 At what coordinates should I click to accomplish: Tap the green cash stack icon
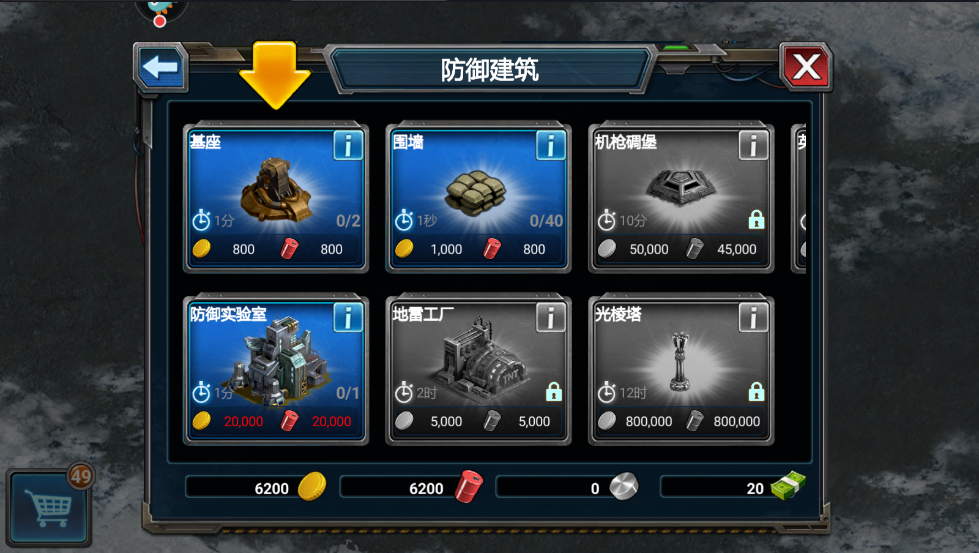tap(788, 487)
